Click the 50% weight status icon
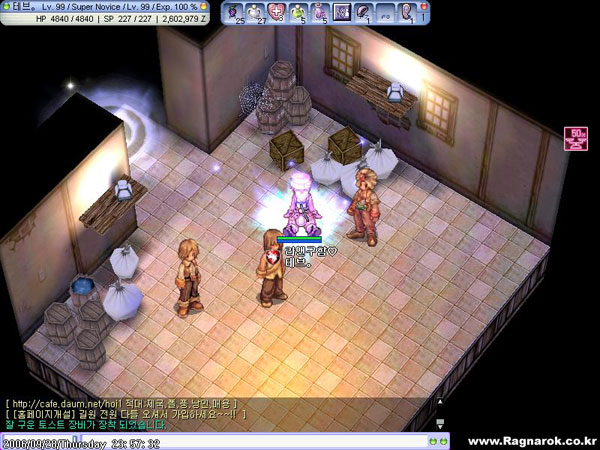Image resolution: width=600 pixels, height=450 pixels. tap(577, 137)
